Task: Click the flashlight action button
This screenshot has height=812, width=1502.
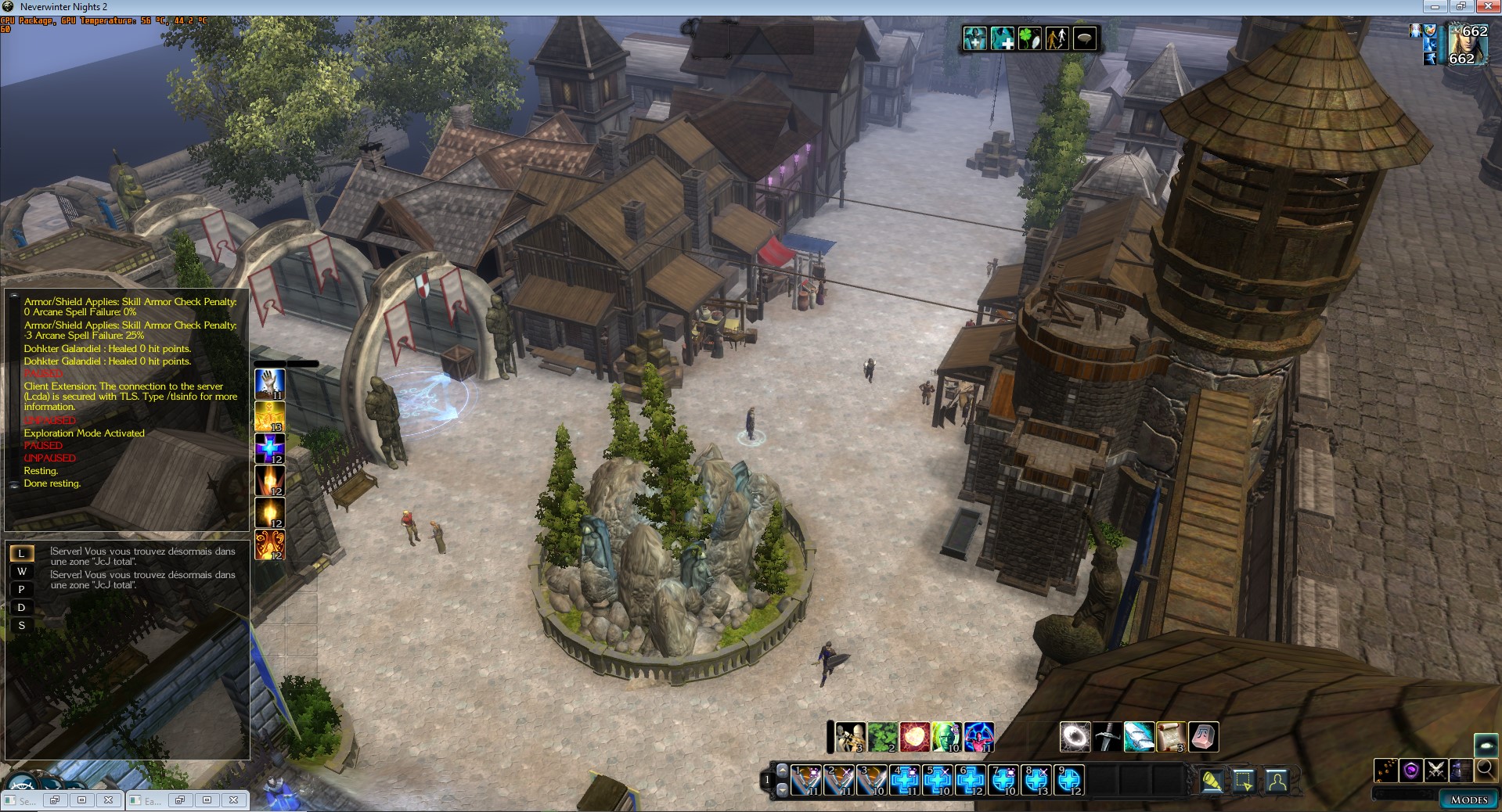Action: click(x=1212, y=781)
